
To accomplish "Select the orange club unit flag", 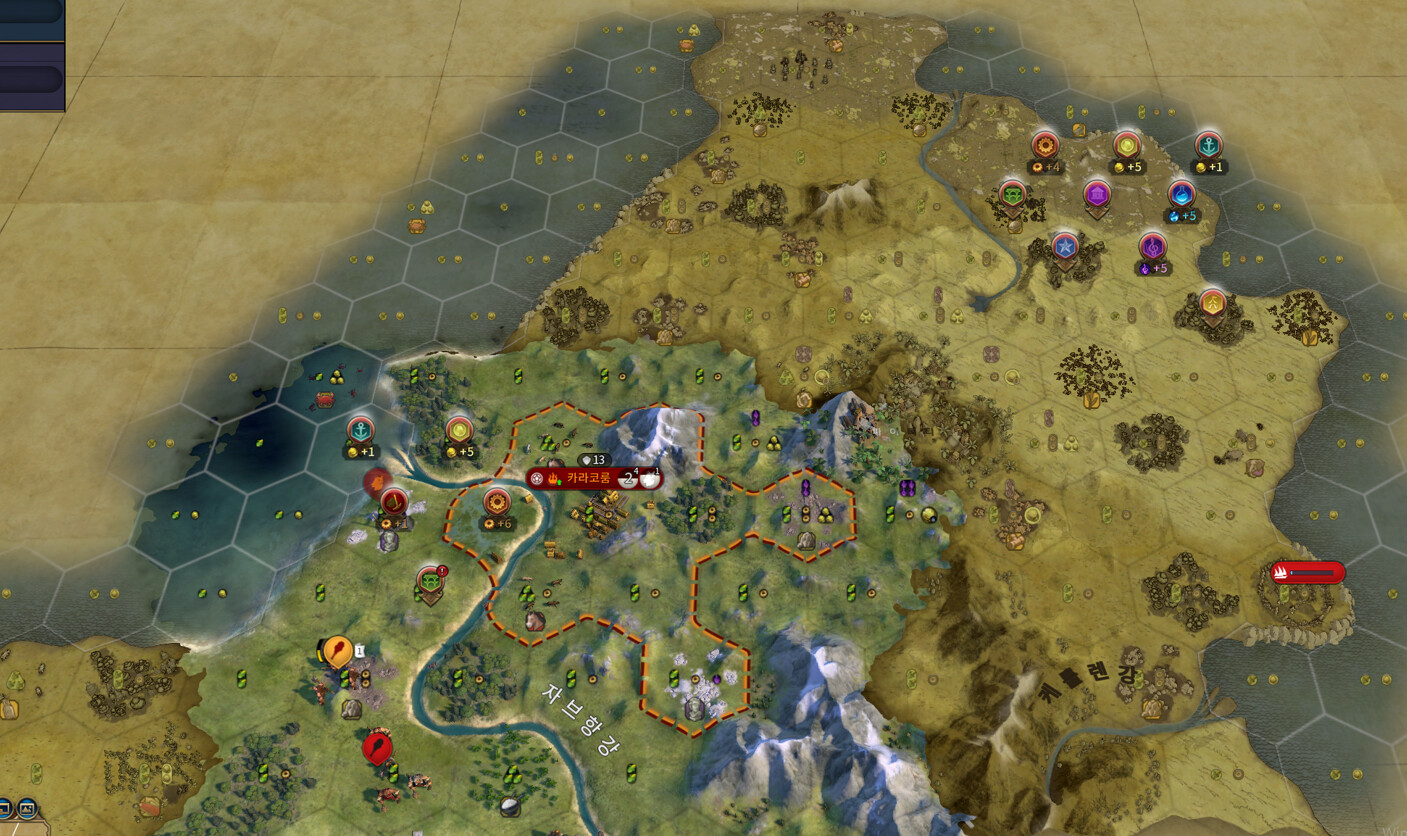I will (338, 652).
